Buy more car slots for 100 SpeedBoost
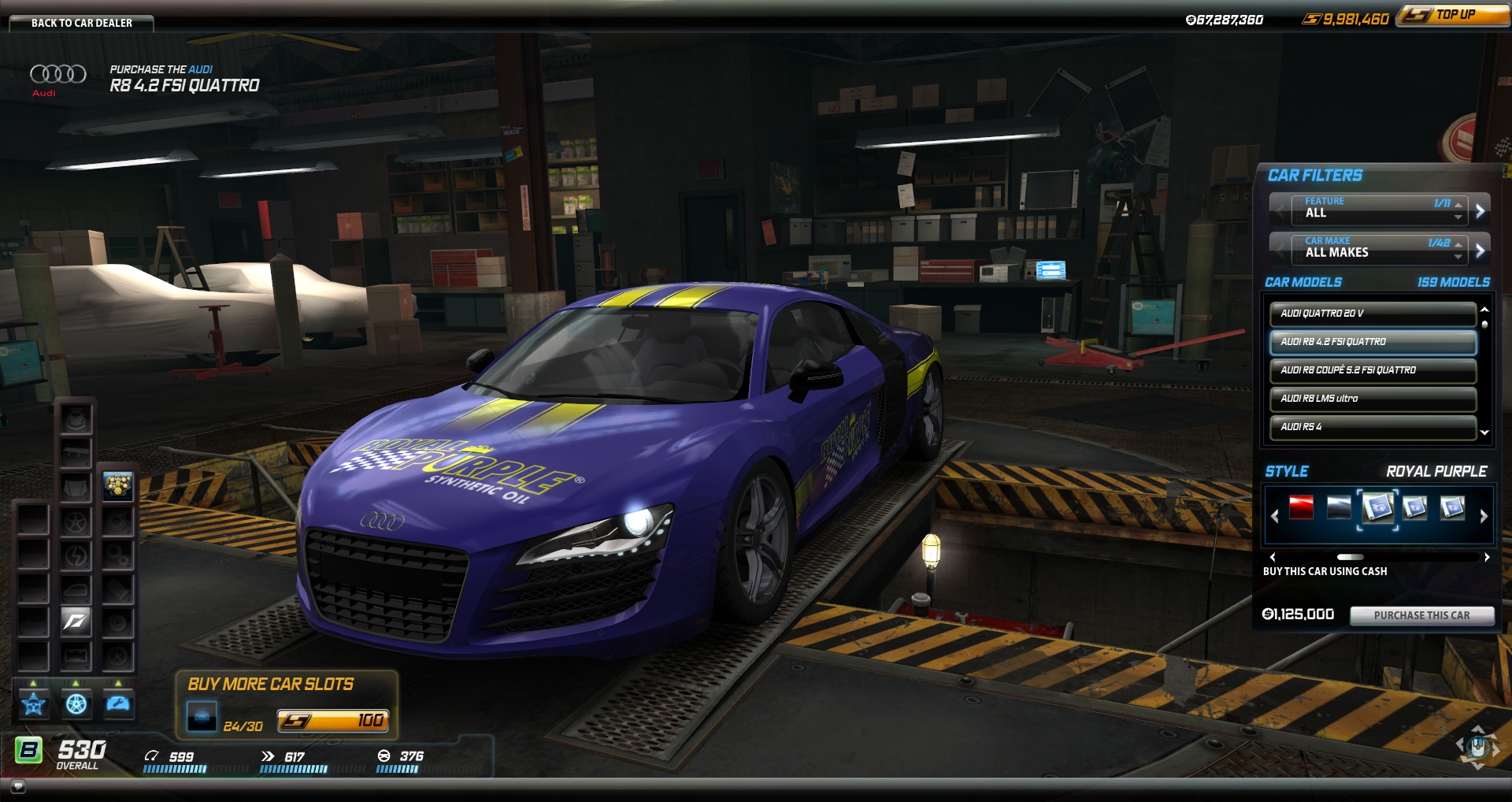This screenshot has width=1512, height=802. [332, 721]
